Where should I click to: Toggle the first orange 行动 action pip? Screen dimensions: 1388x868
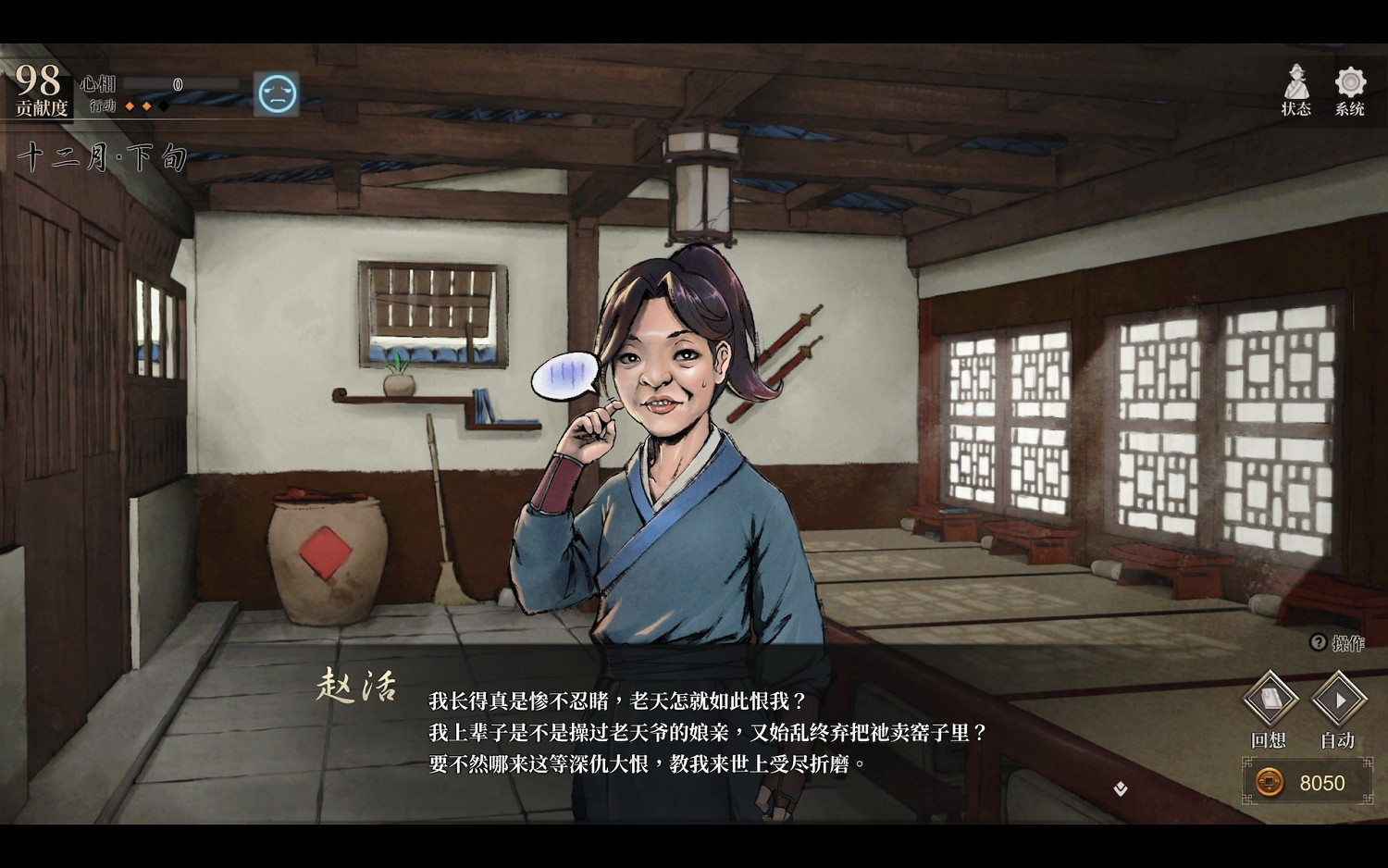tap(130, 105)
